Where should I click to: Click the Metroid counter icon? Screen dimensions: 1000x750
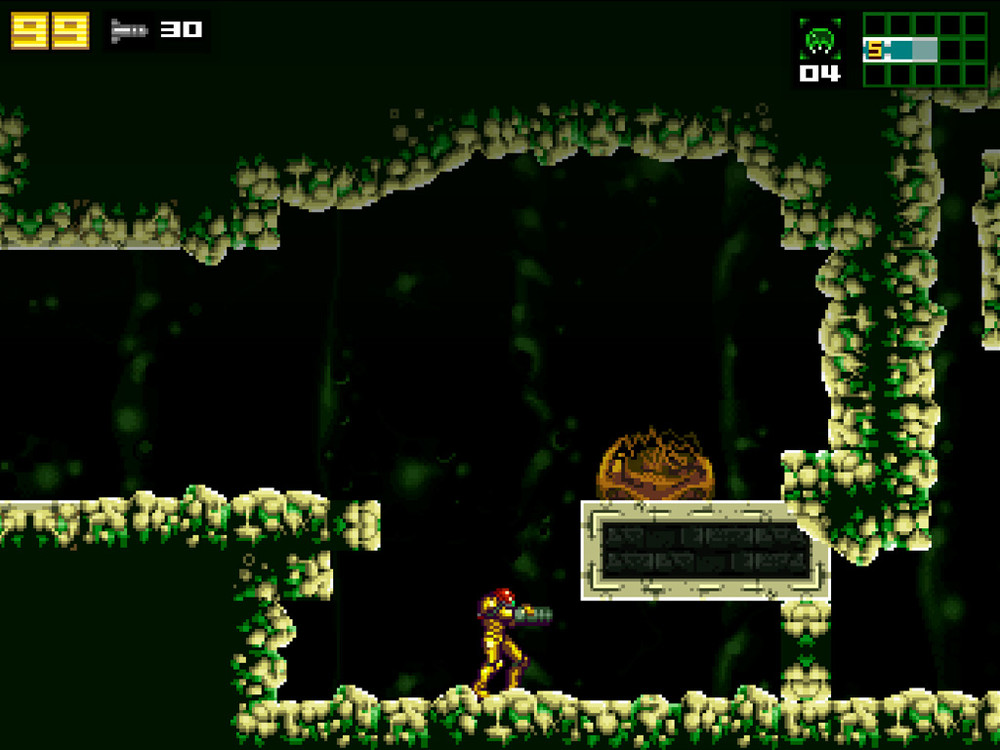(820, 40)
